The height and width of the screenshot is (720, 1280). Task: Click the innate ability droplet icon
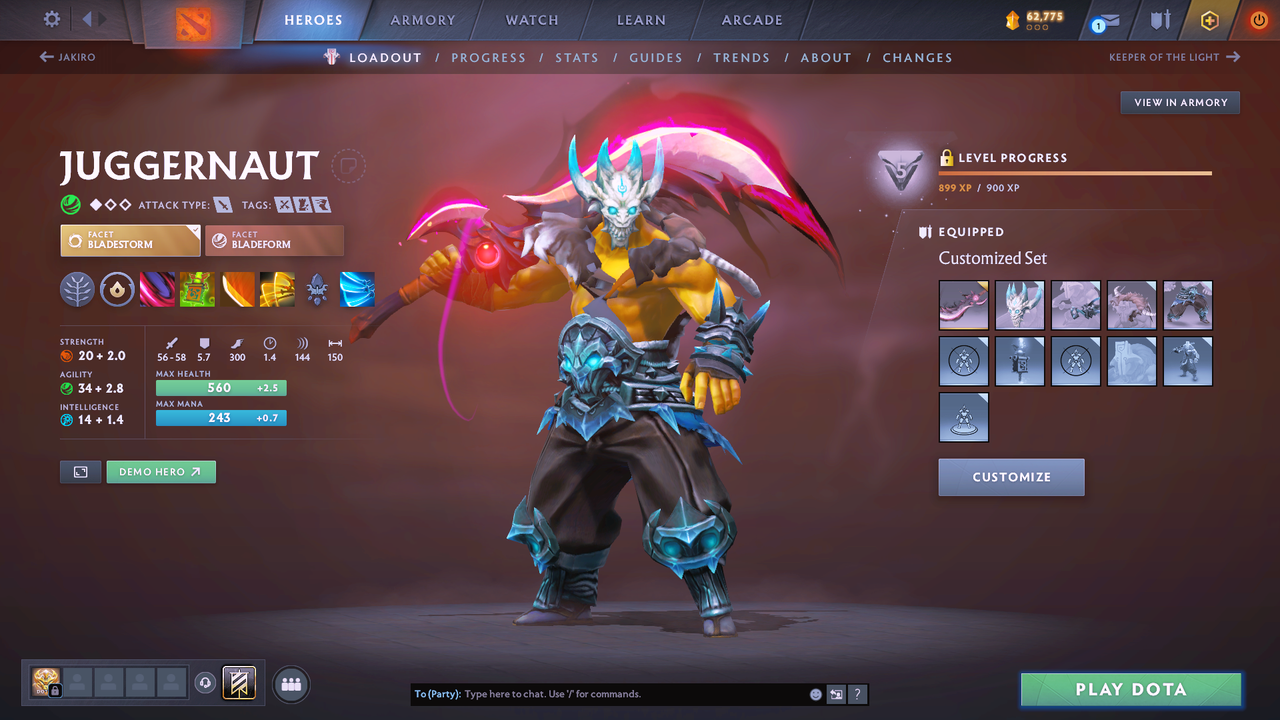pos(117,290)
